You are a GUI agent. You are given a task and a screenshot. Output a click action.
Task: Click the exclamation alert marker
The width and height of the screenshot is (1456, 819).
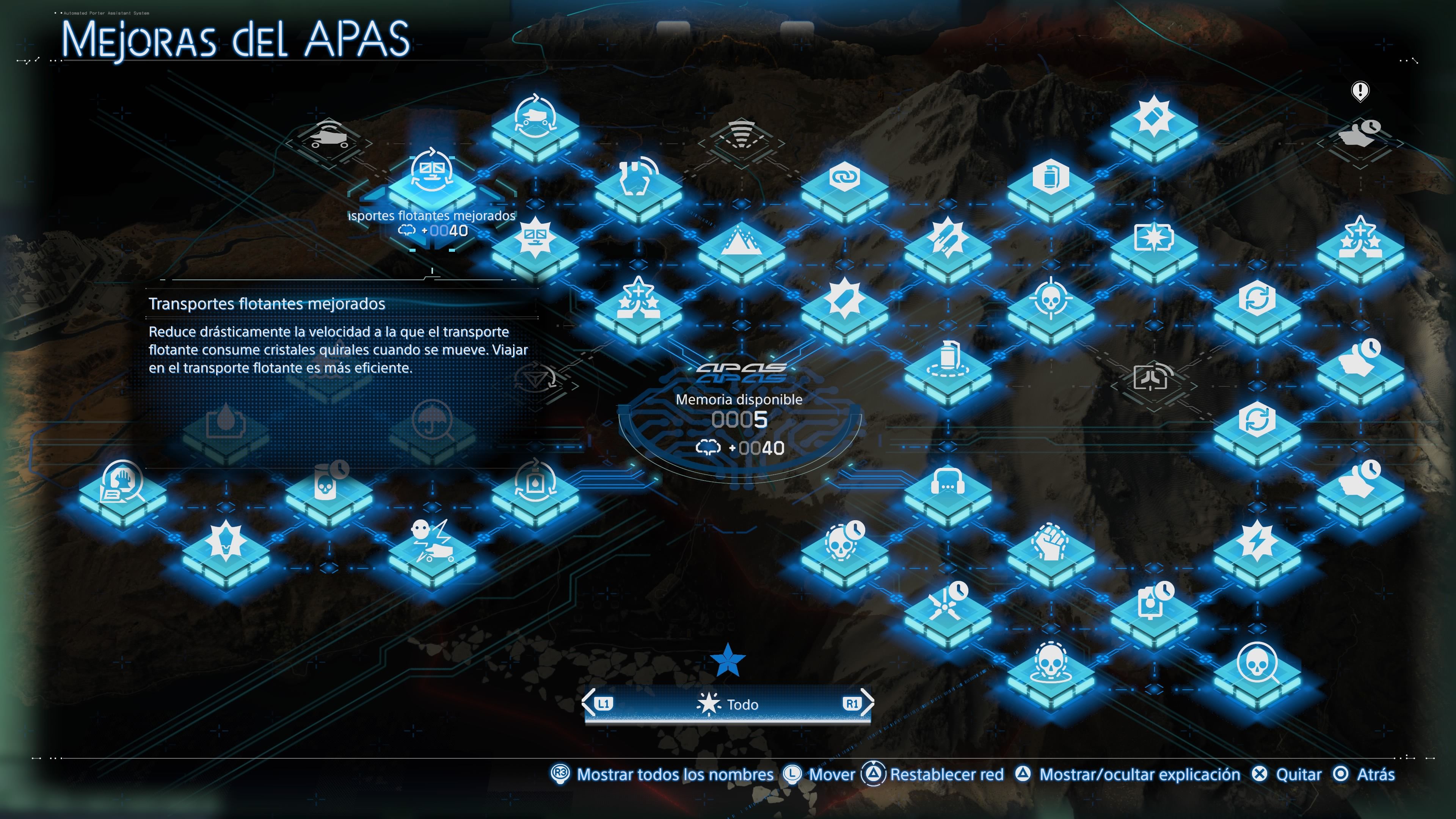coord(1359,91)
